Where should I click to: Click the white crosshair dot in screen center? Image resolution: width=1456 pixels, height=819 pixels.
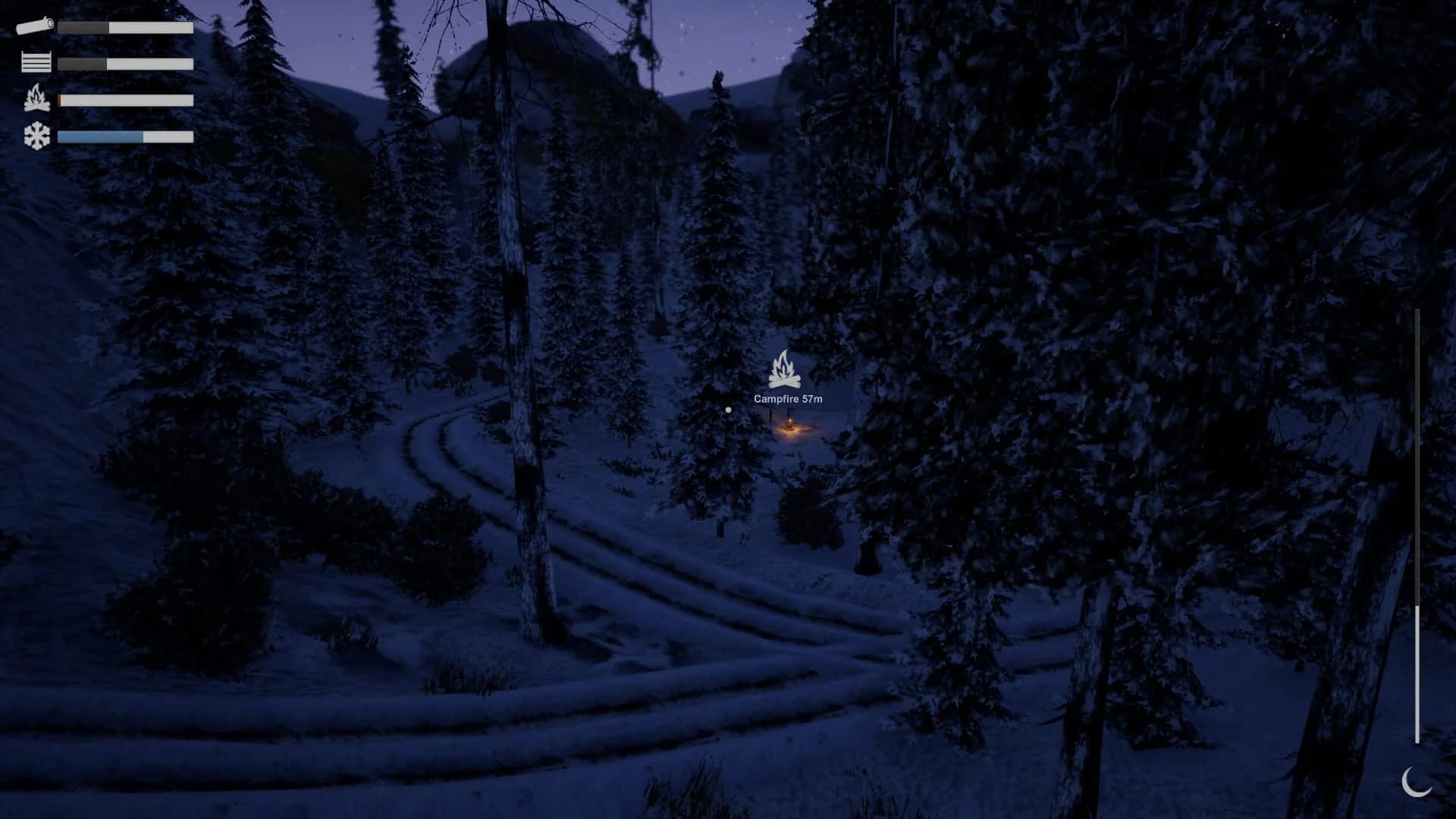[x=728, y=409]
